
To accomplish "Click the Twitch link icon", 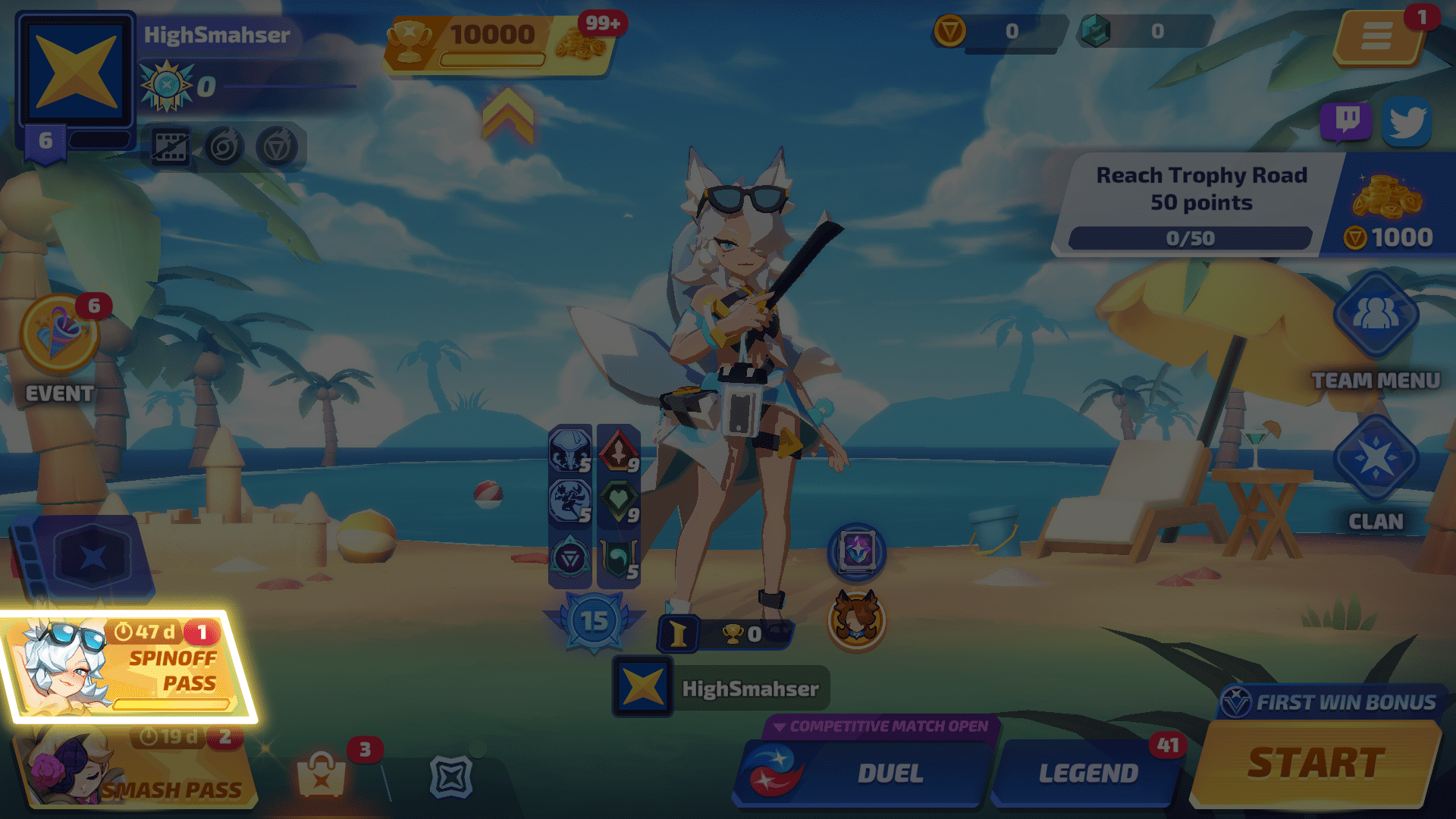I will [x=1346, y=121].
